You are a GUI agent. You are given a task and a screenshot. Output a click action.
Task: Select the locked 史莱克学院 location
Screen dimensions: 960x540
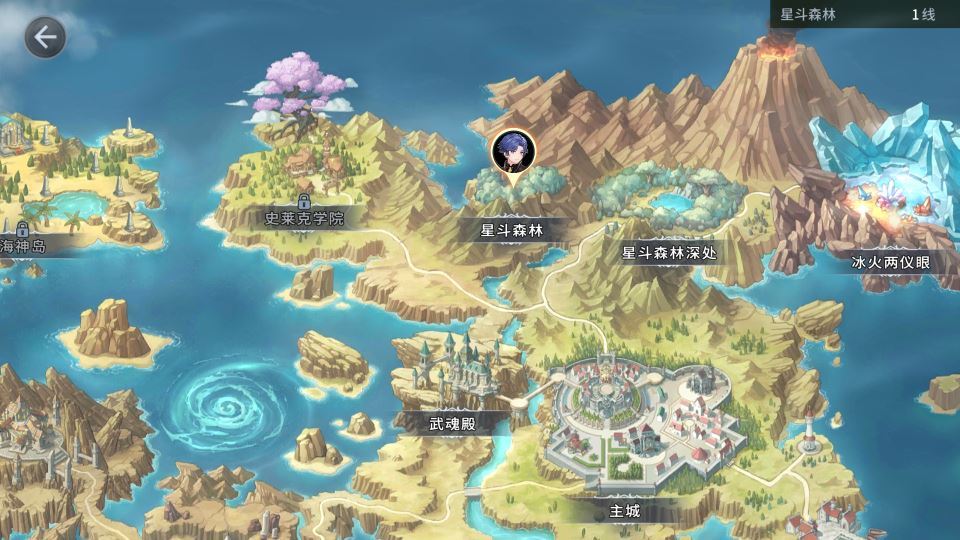tap(303, 217)
